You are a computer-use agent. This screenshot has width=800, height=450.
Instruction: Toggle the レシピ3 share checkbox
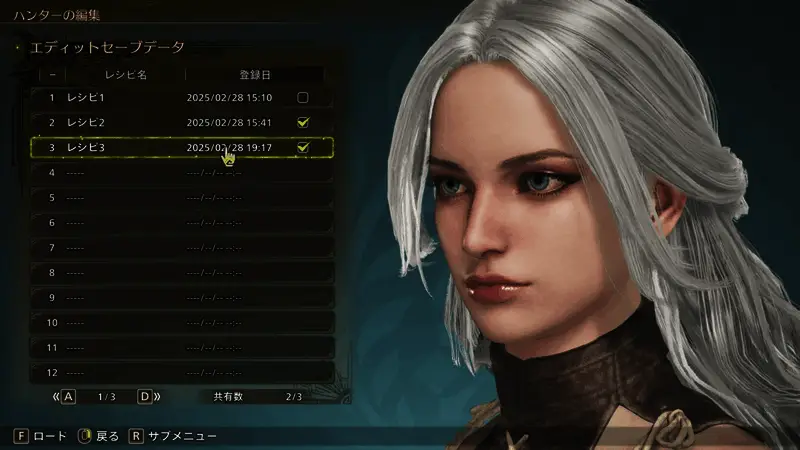tap(302, 148)
